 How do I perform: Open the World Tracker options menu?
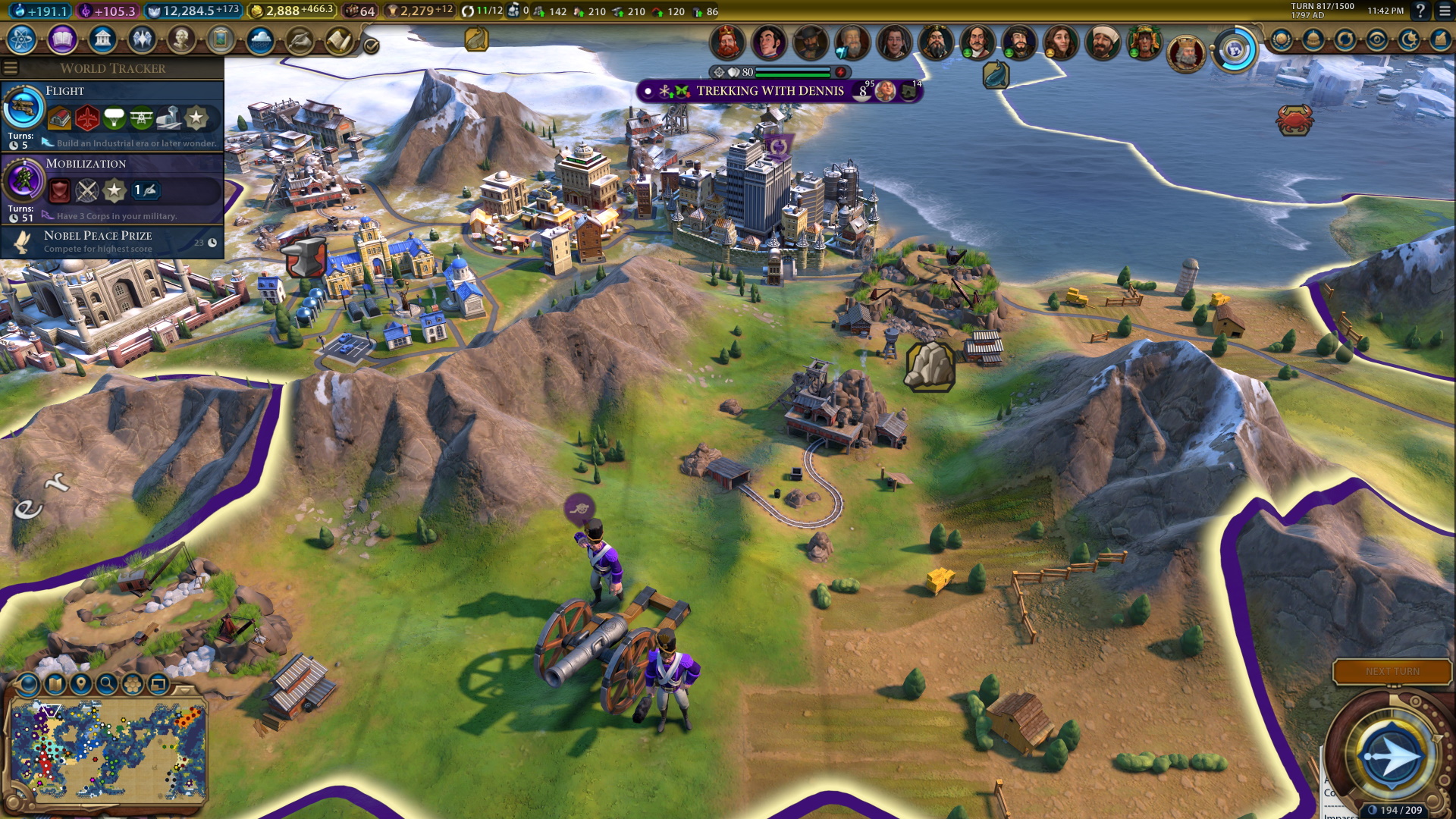click(x=10, y=67)
